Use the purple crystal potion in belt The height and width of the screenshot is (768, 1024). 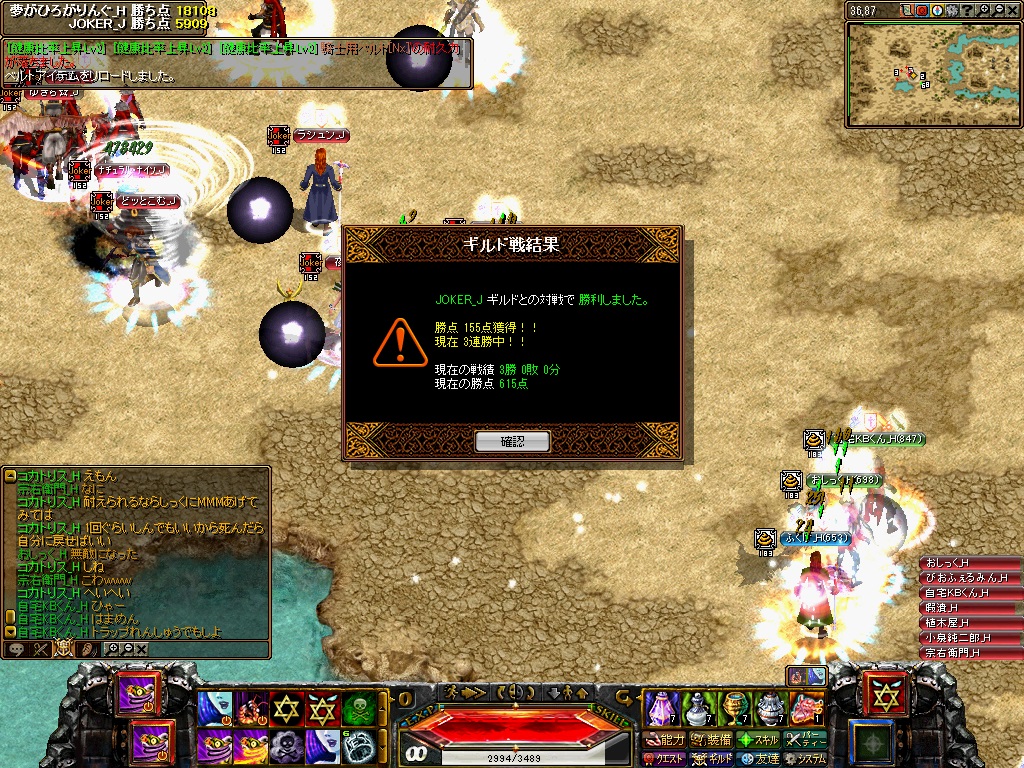coord(659,708)
